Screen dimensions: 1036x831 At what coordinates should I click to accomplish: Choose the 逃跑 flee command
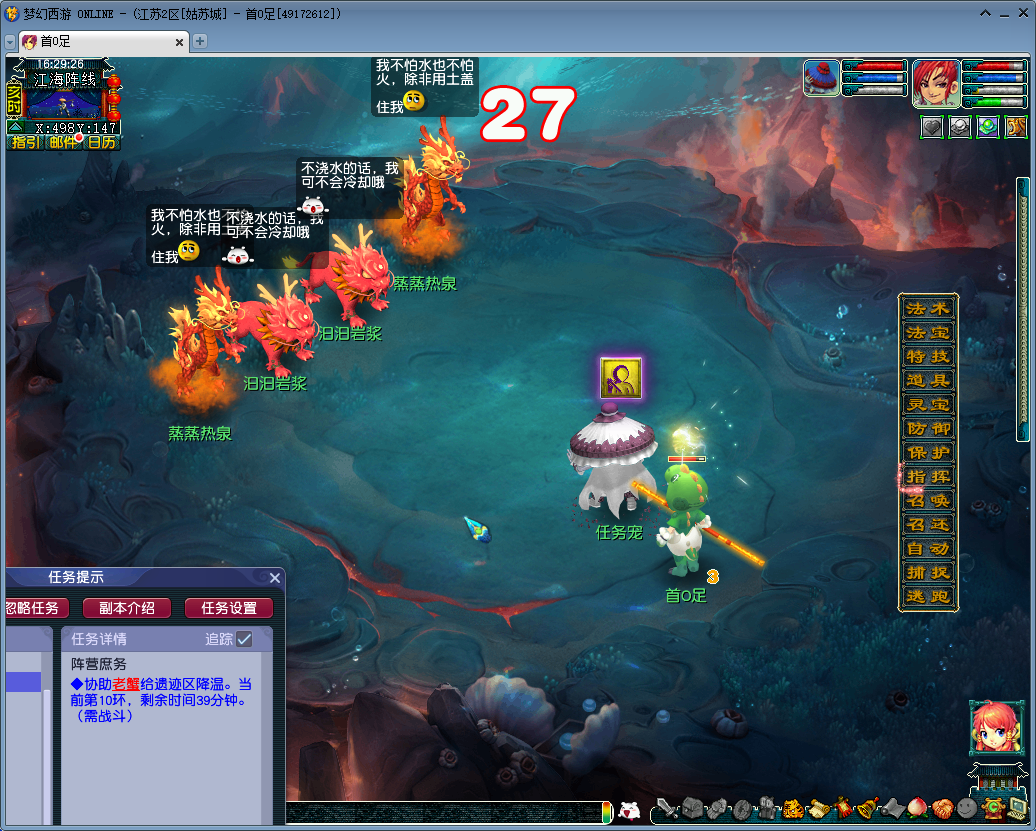click(927, 597)
